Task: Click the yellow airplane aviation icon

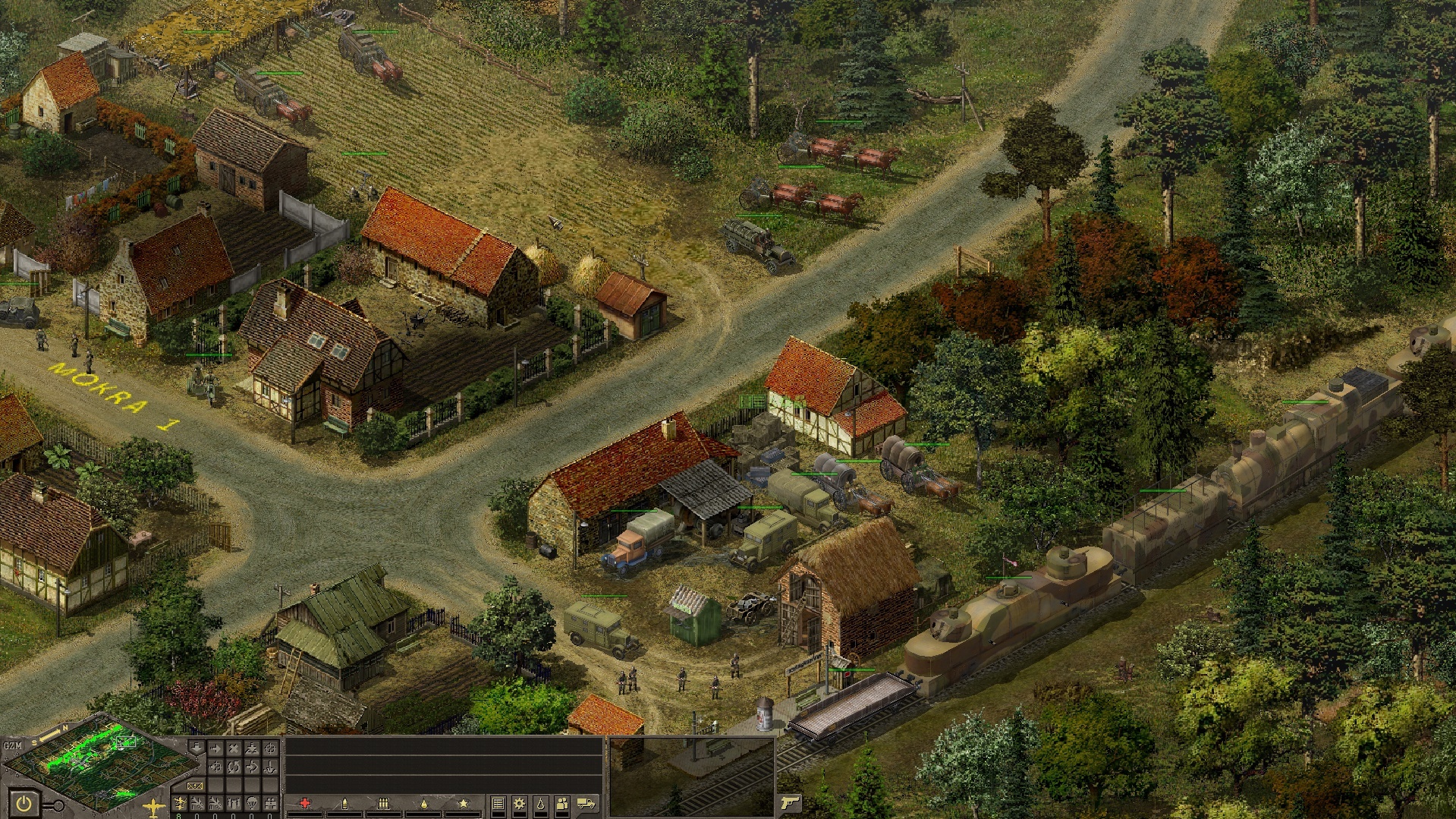Action: [154, 807]
